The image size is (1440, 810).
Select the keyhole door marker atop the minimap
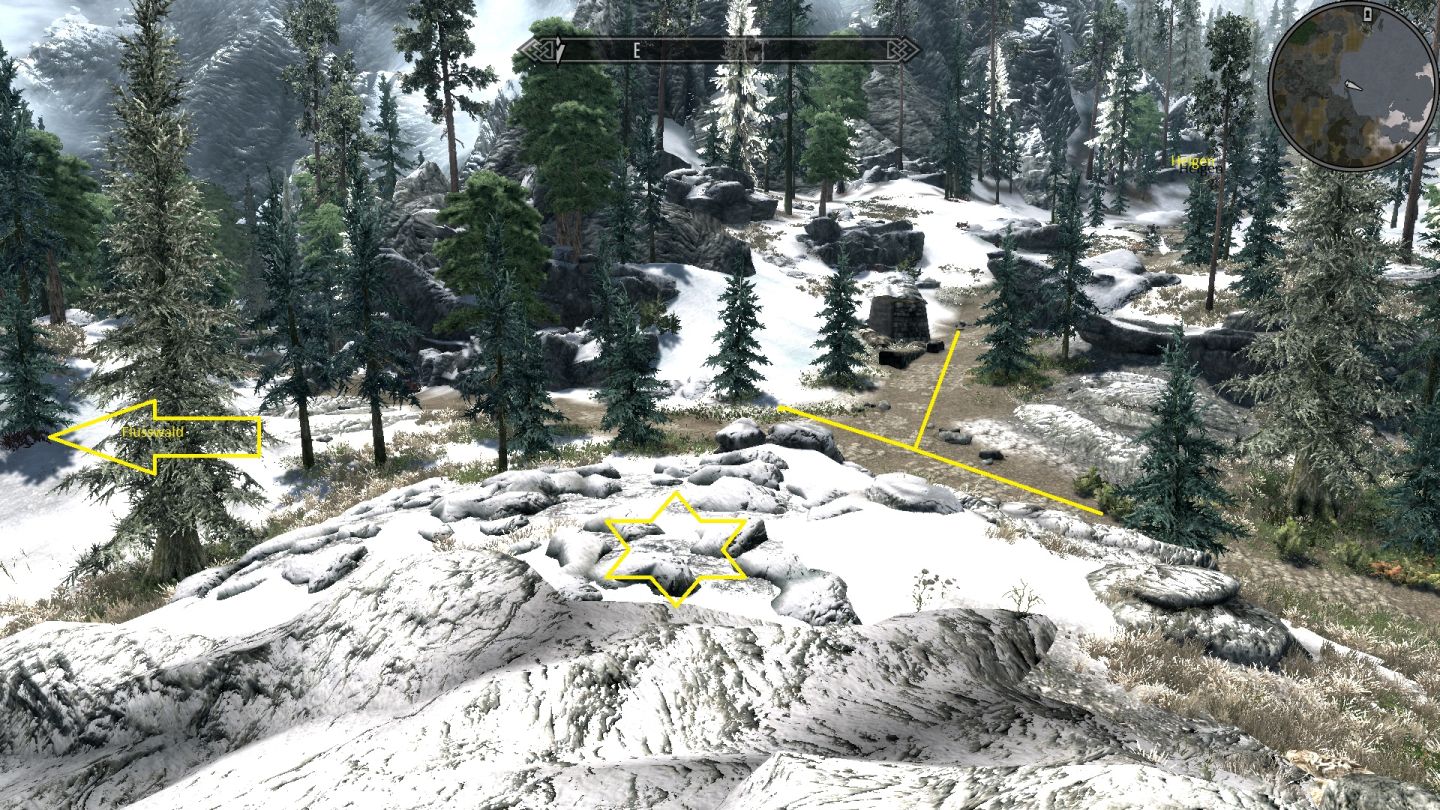pyautogui.click(x=1368, y=14)
